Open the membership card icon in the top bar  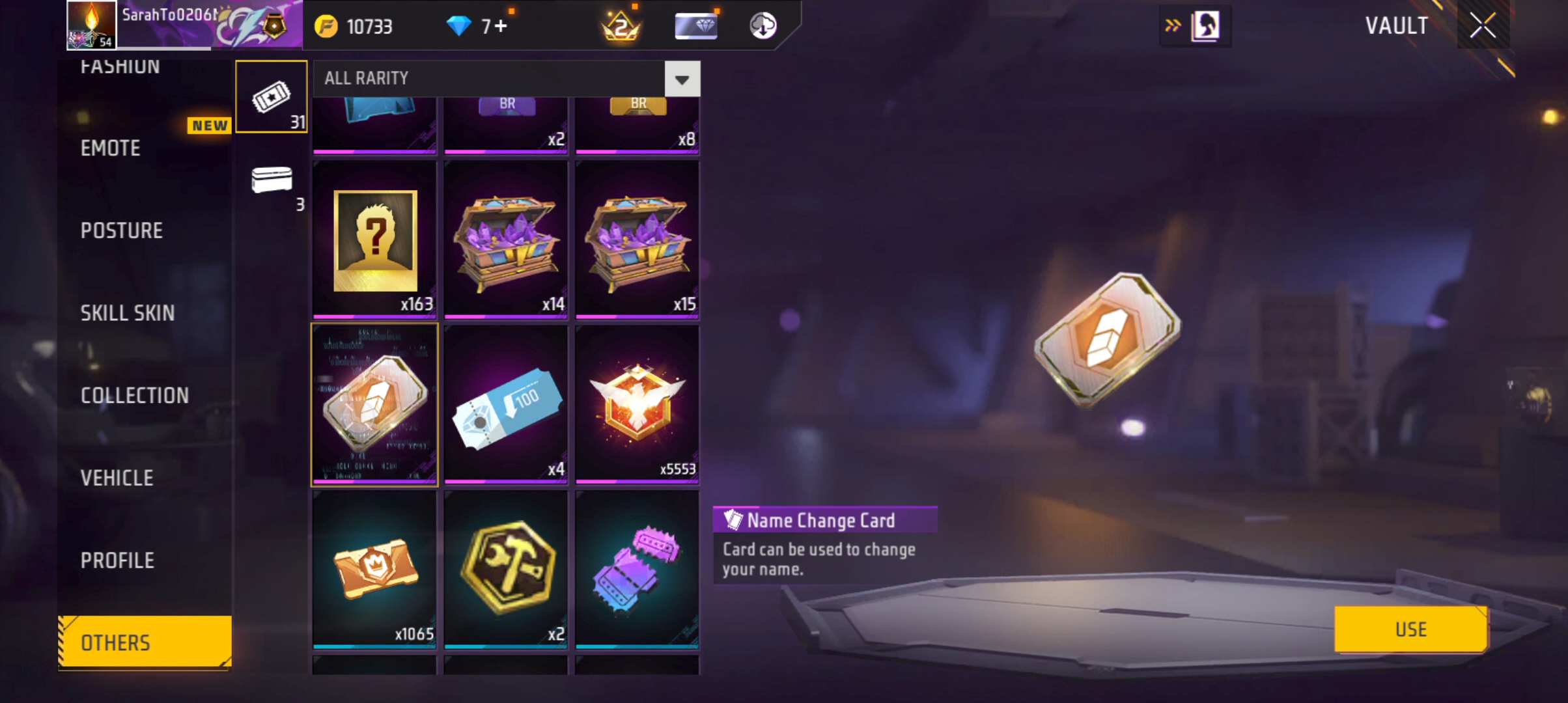(x=695, y=26)
